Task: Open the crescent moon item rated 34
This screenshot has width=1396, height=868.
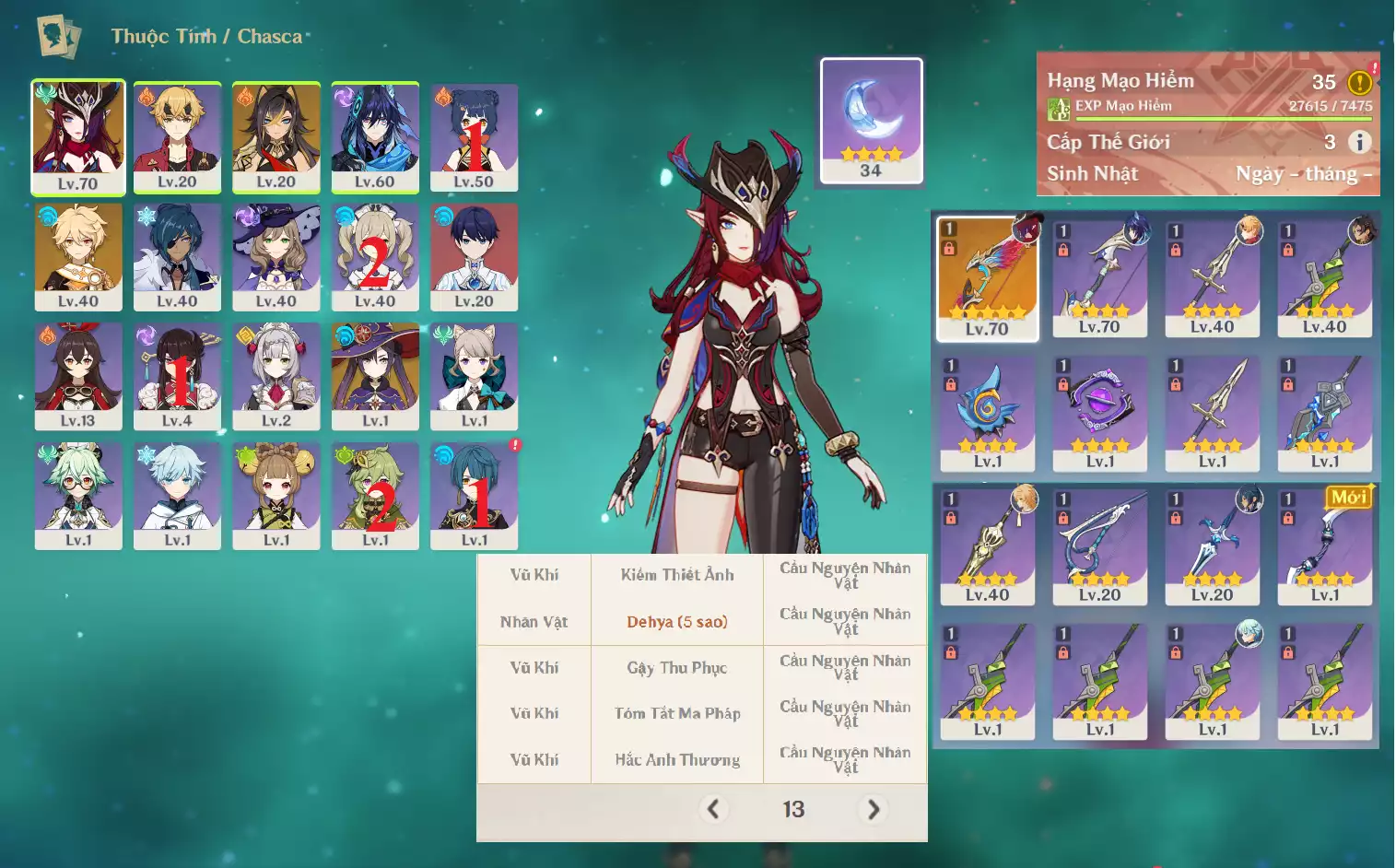Action: (x=871, y=120)
